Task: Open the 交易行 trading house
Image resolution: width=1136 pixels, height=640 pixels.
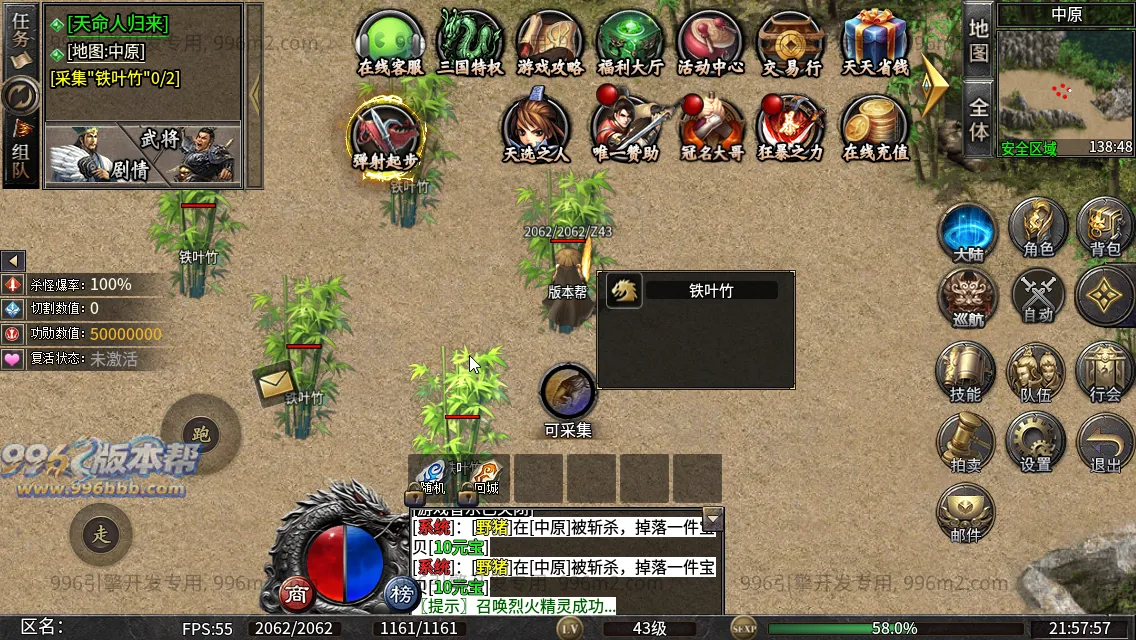Action: [791, 41]
